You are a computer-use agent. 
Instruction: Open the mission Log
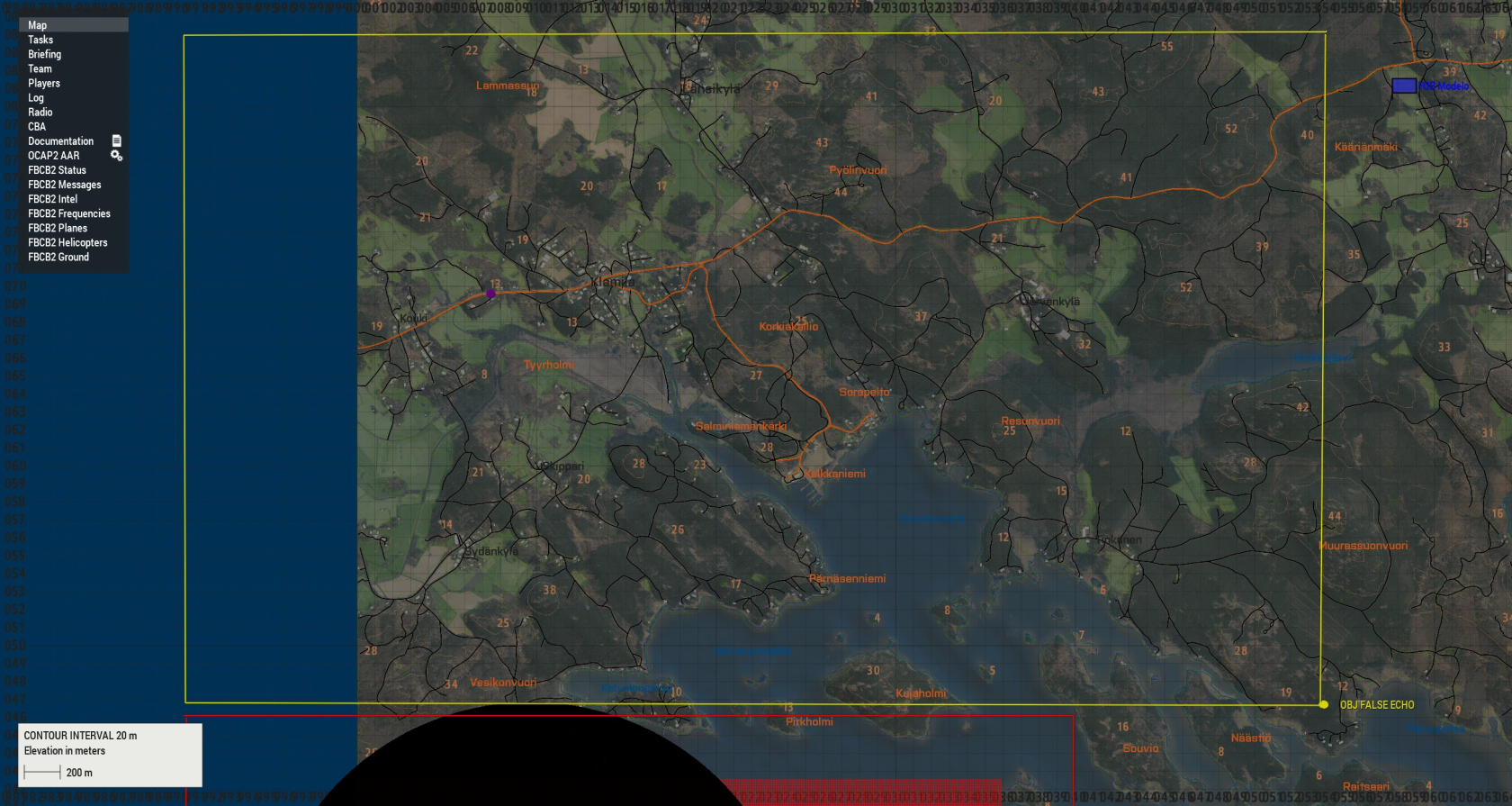point(35,97)
